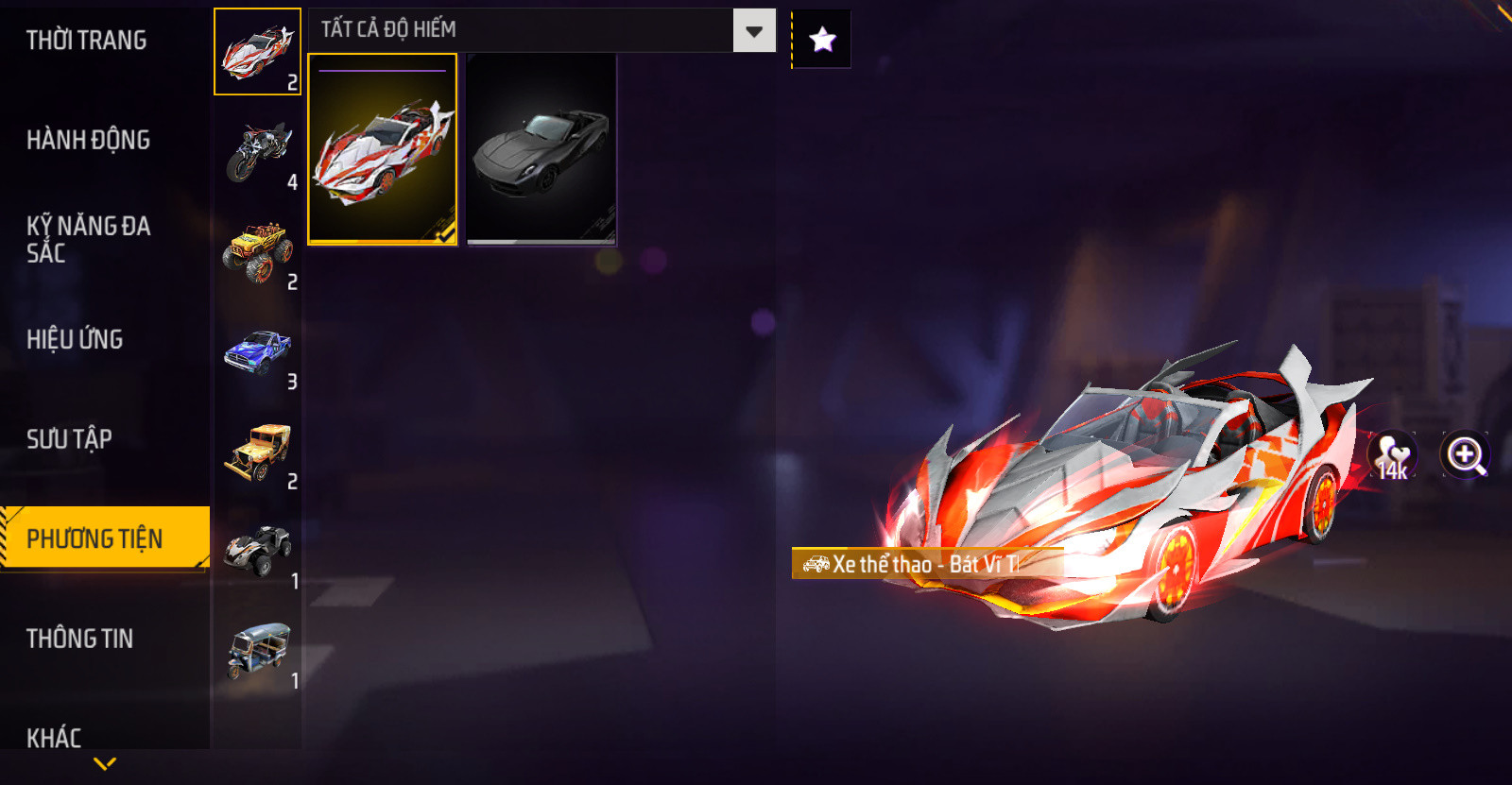Switch to the Hành Động tab

pos(88,140)
